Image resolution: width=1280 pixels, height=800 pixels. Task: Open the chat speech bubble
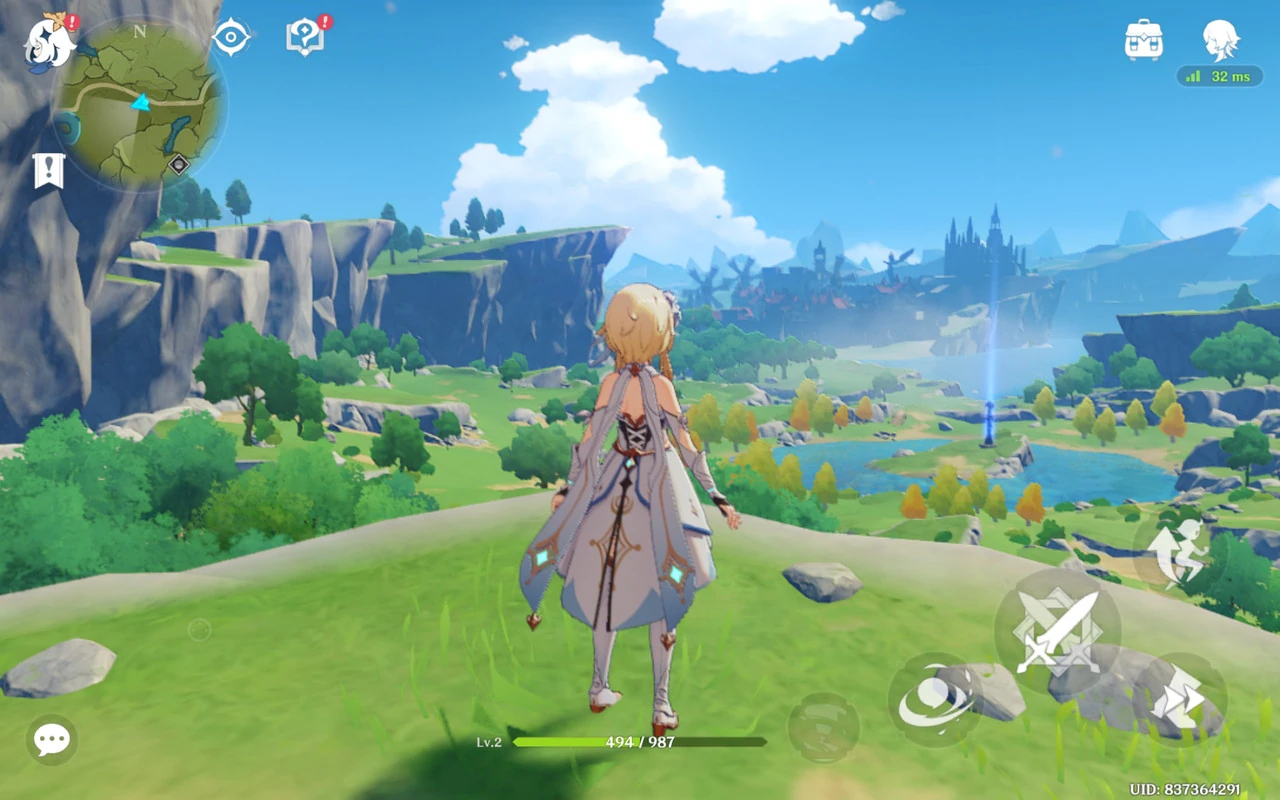[x=51, y=740]
